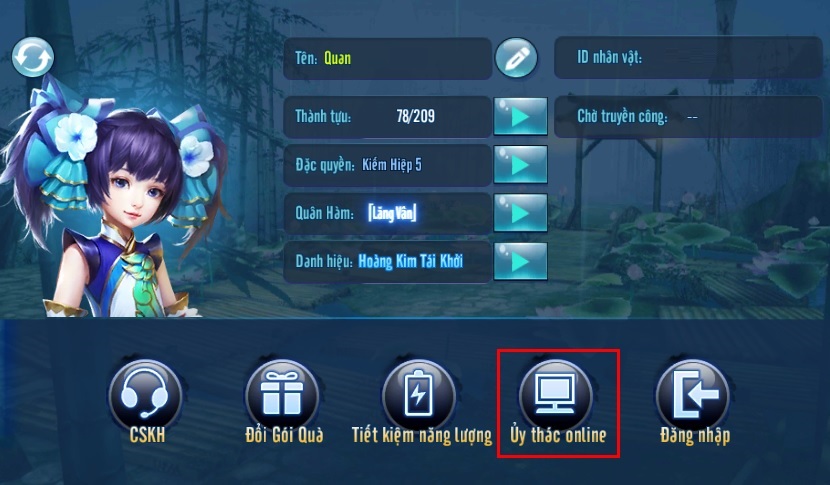Choose Đăng nhập to log in

[x=693, y=394]
